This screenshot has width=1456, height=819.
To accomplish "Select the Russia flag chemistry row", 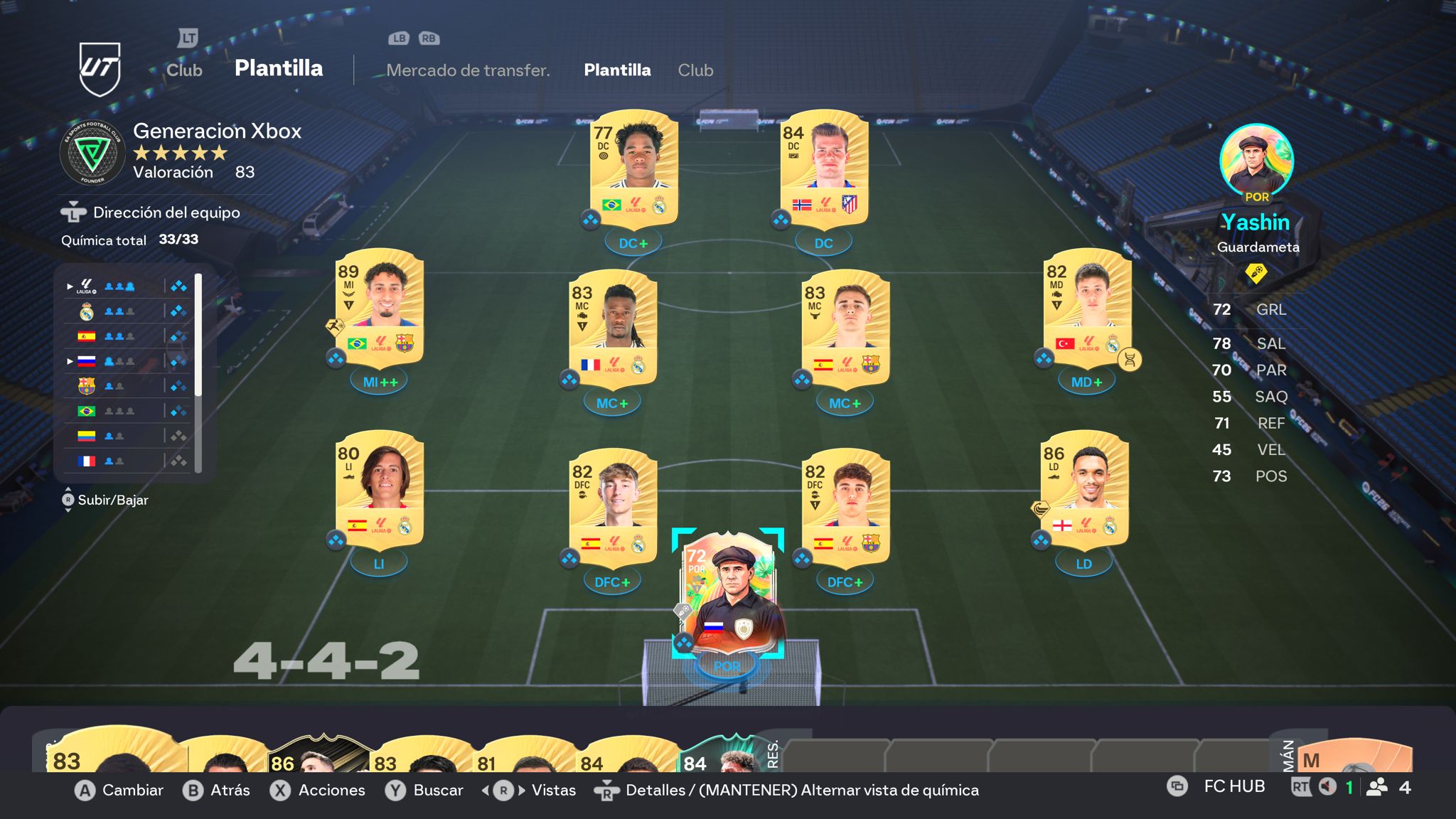I will tap(126, 361).
